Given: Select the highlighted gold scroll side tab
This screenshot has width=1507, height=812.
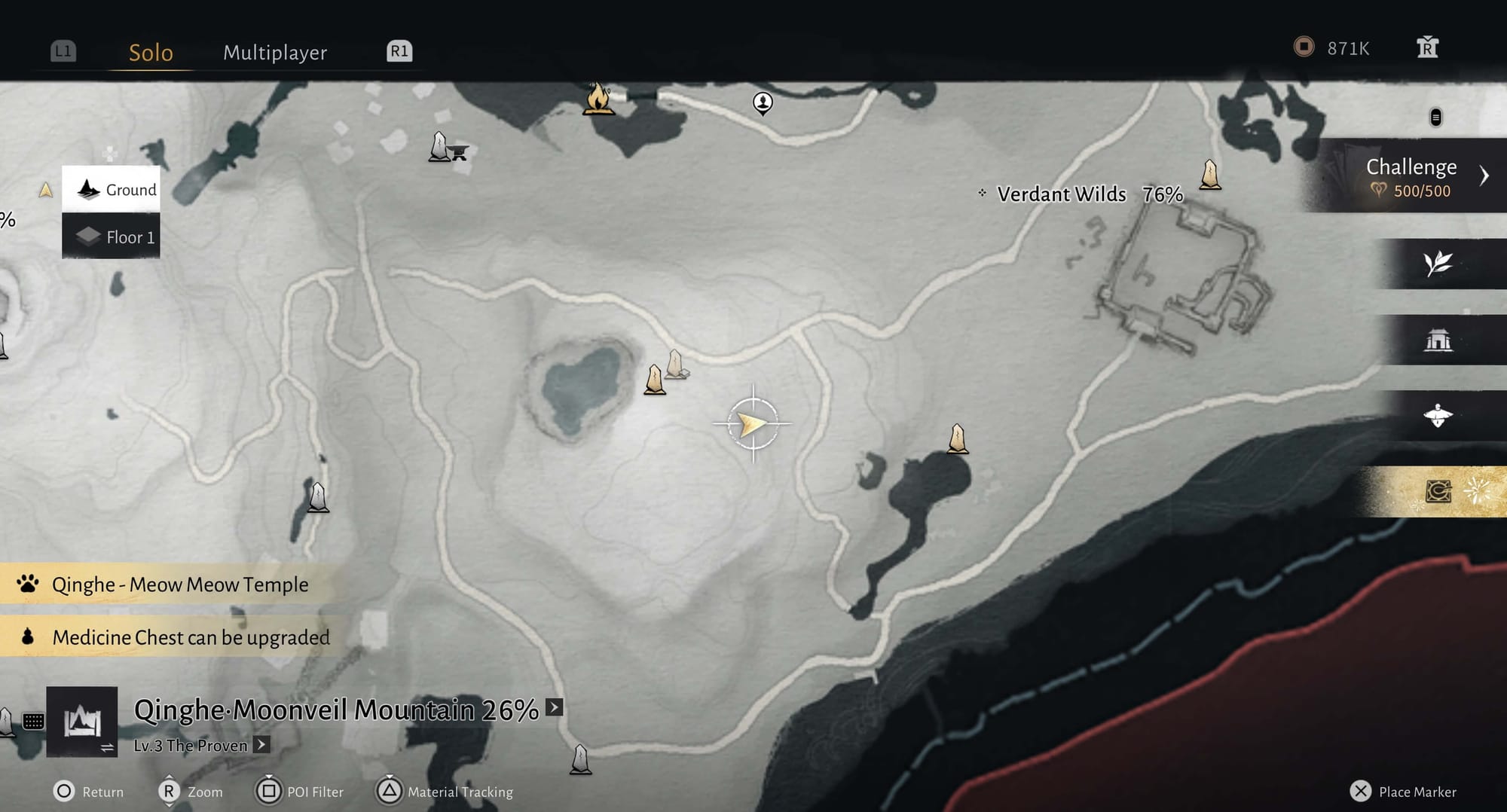Looking at the screenshot, I should pos(1438,492).
